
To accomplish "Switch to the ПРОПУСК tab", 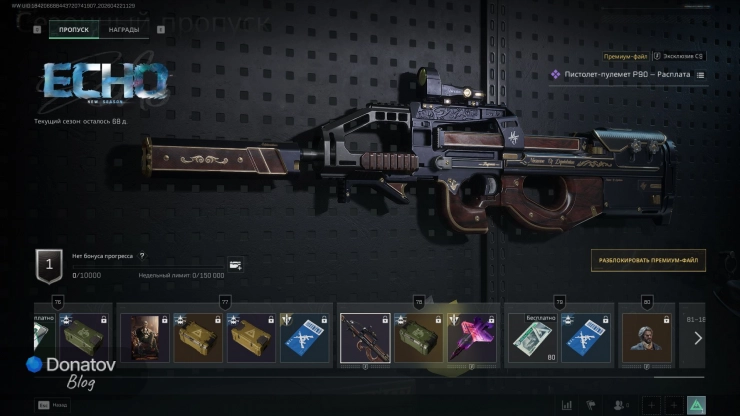I will coord(74,30).
